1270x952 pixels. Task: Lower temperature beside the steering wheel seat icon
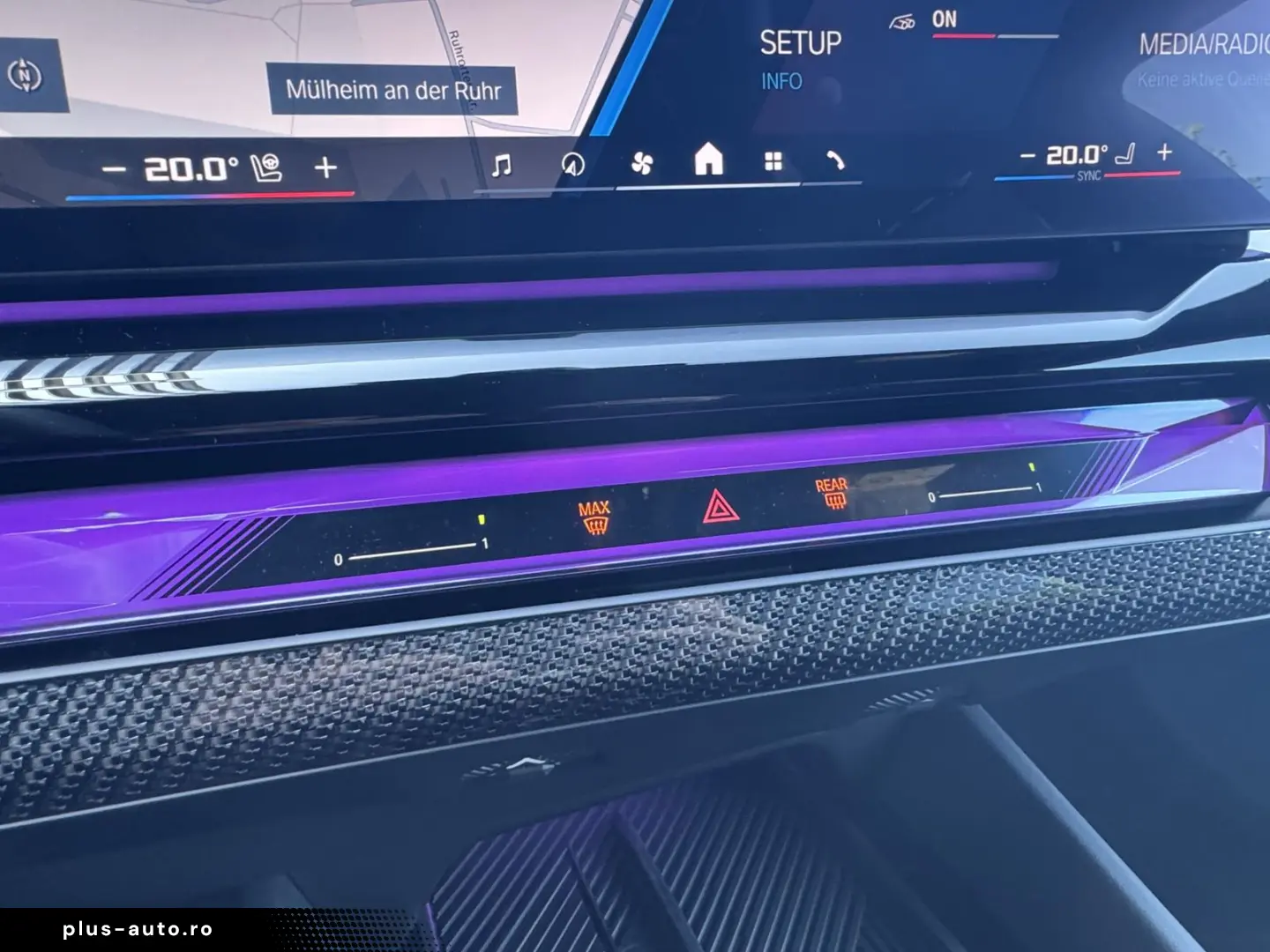[x=114, y=168]
